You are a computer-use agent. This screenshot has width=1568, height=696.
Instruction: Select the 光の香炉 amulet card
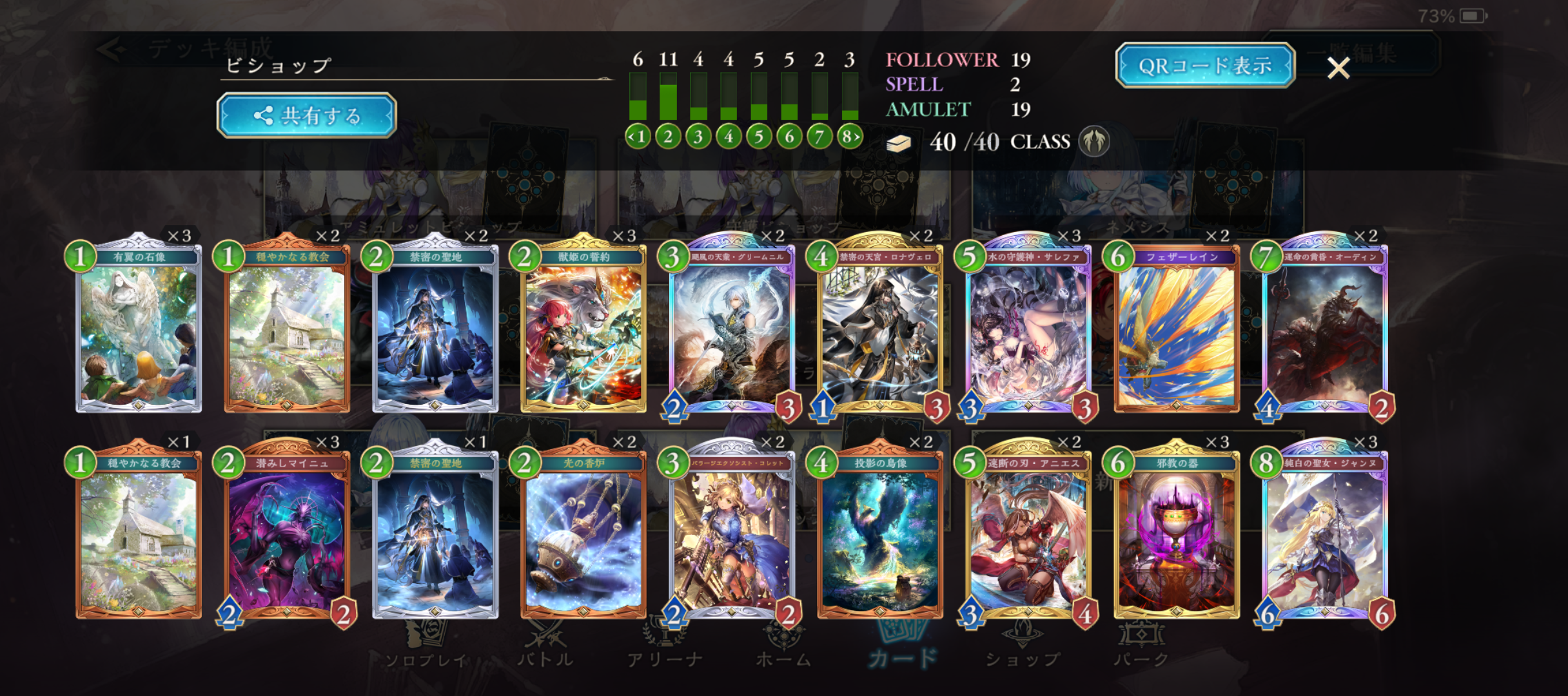(x=583, y=535)
